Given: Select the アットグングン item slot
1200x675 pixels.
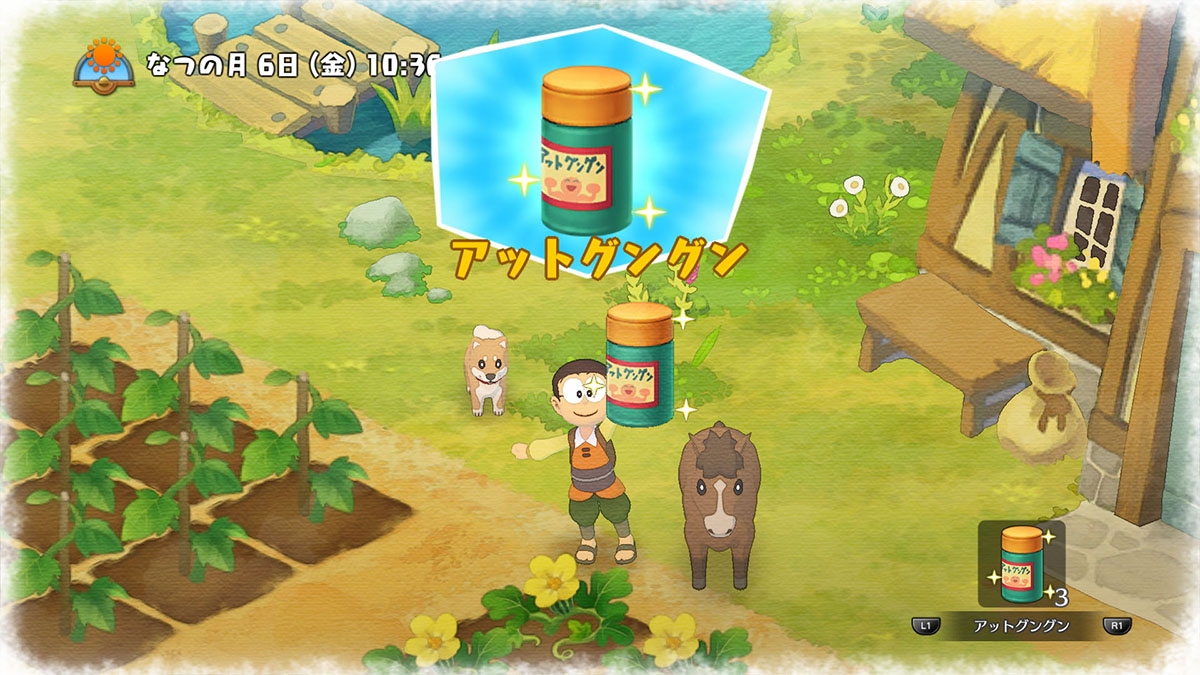Looking at the screenshot, I should pos(1021,563).
